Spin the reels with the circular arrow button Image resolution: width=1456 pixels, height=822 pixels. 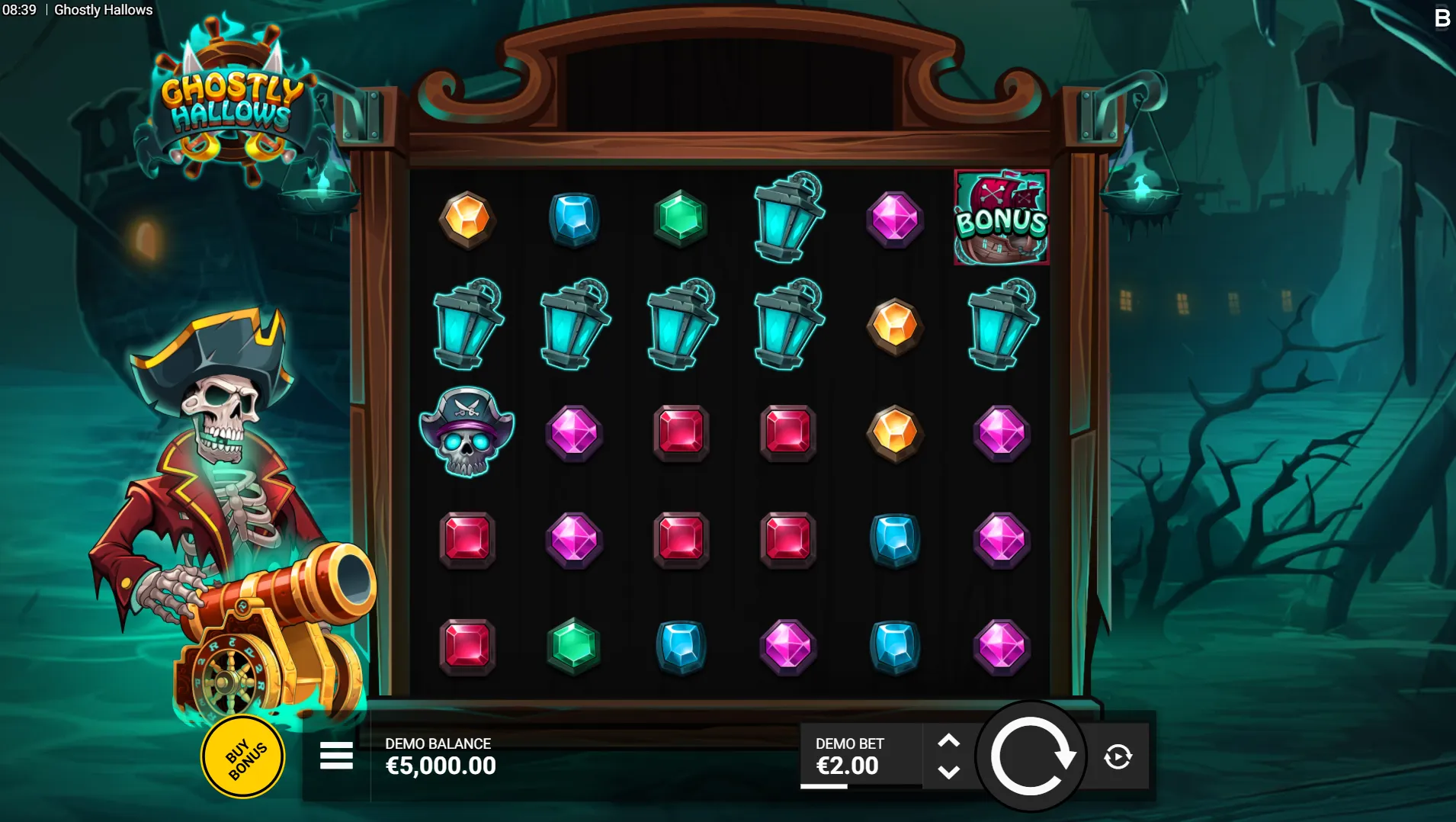1031,756
